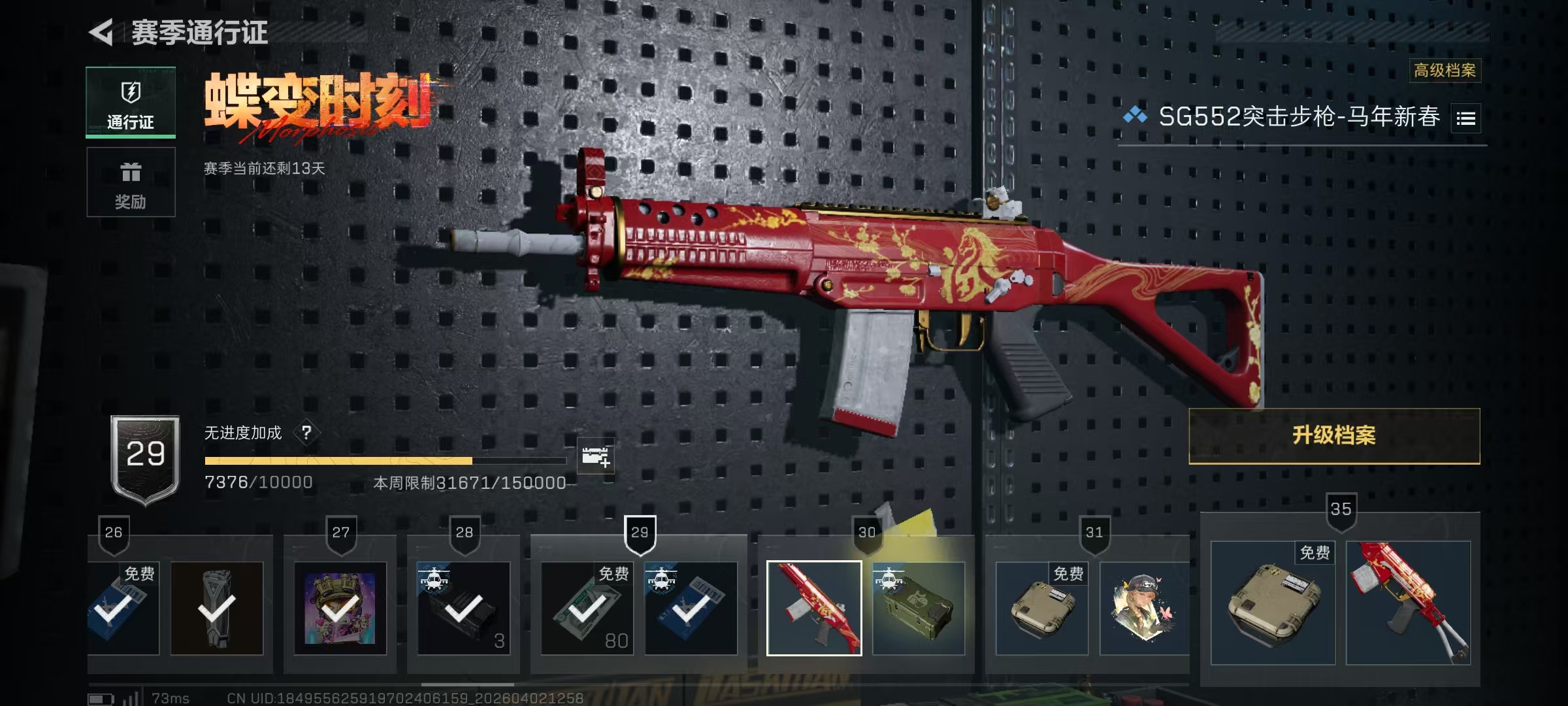Viewport: 1568px width, 706px height.
Task: Pick the level 35 free tan case
Action: [1272, 603]
